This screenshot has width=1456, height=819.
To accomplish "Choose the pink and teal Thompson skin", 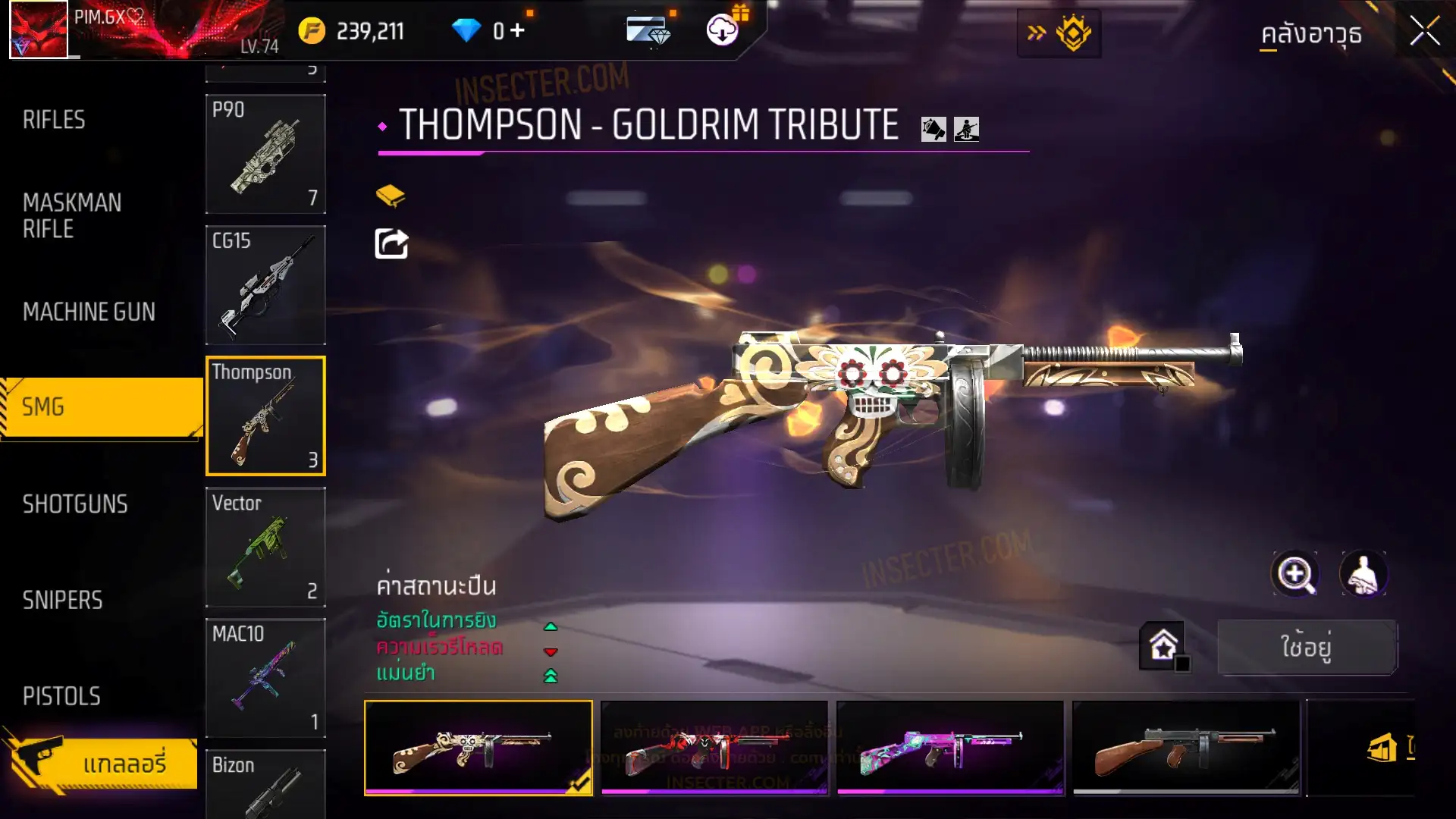I will tap(949, 748).
